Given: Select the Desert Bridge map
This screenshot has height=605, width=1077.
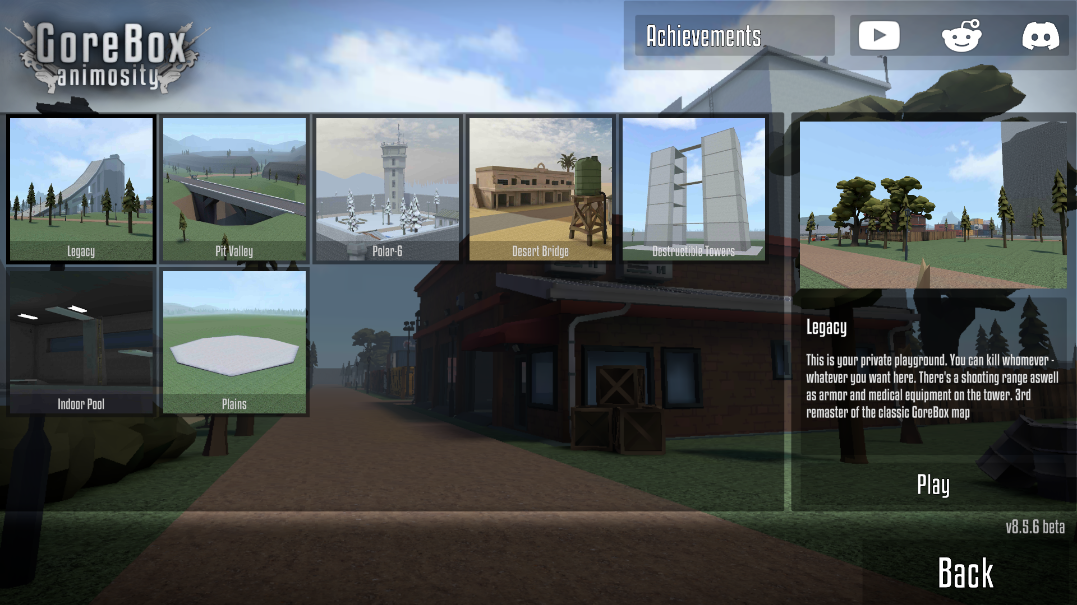Looking at the screenshot, I should (540, 188).
